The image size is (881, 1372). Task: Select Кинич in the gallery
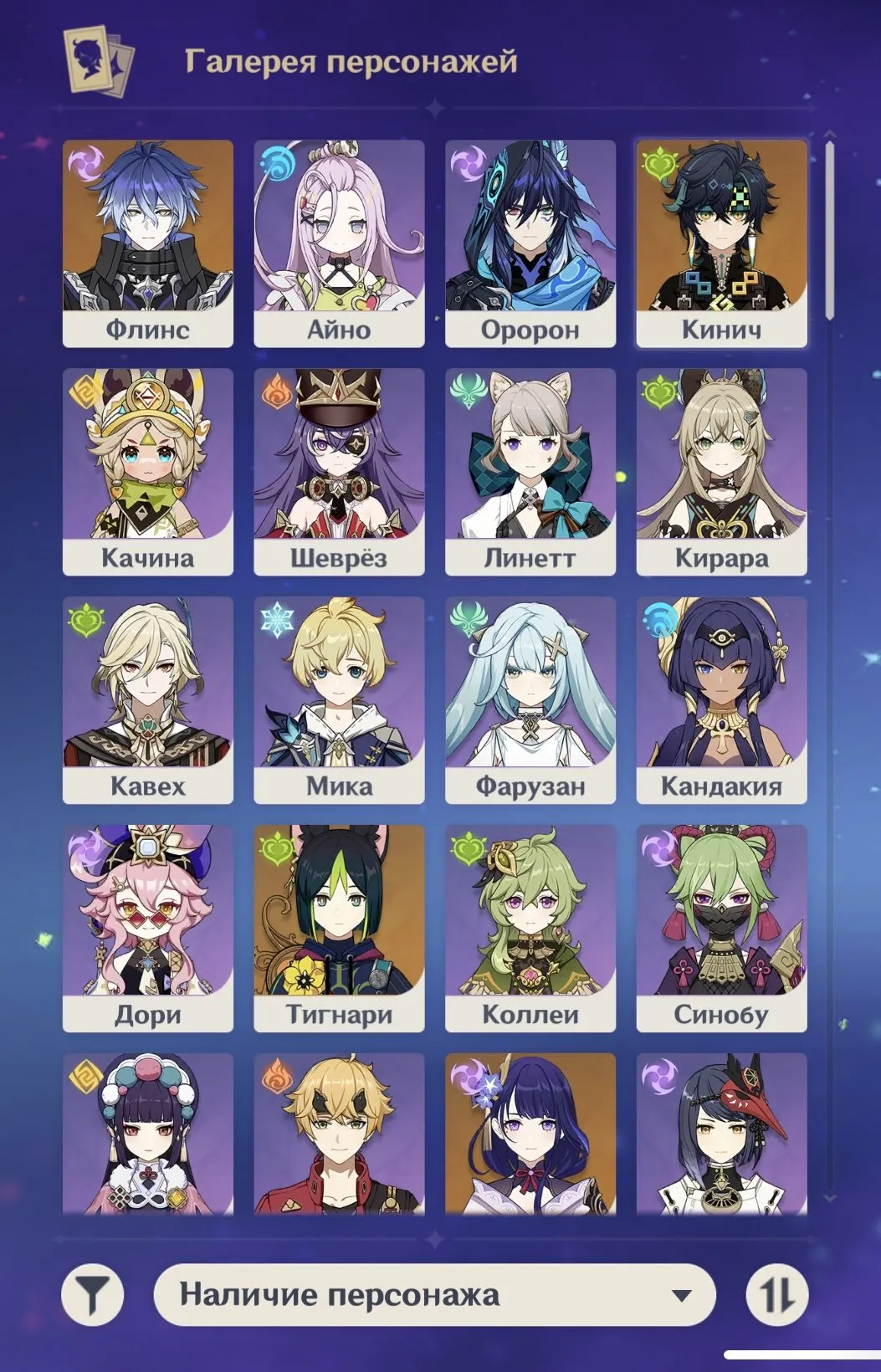[721, 243]
